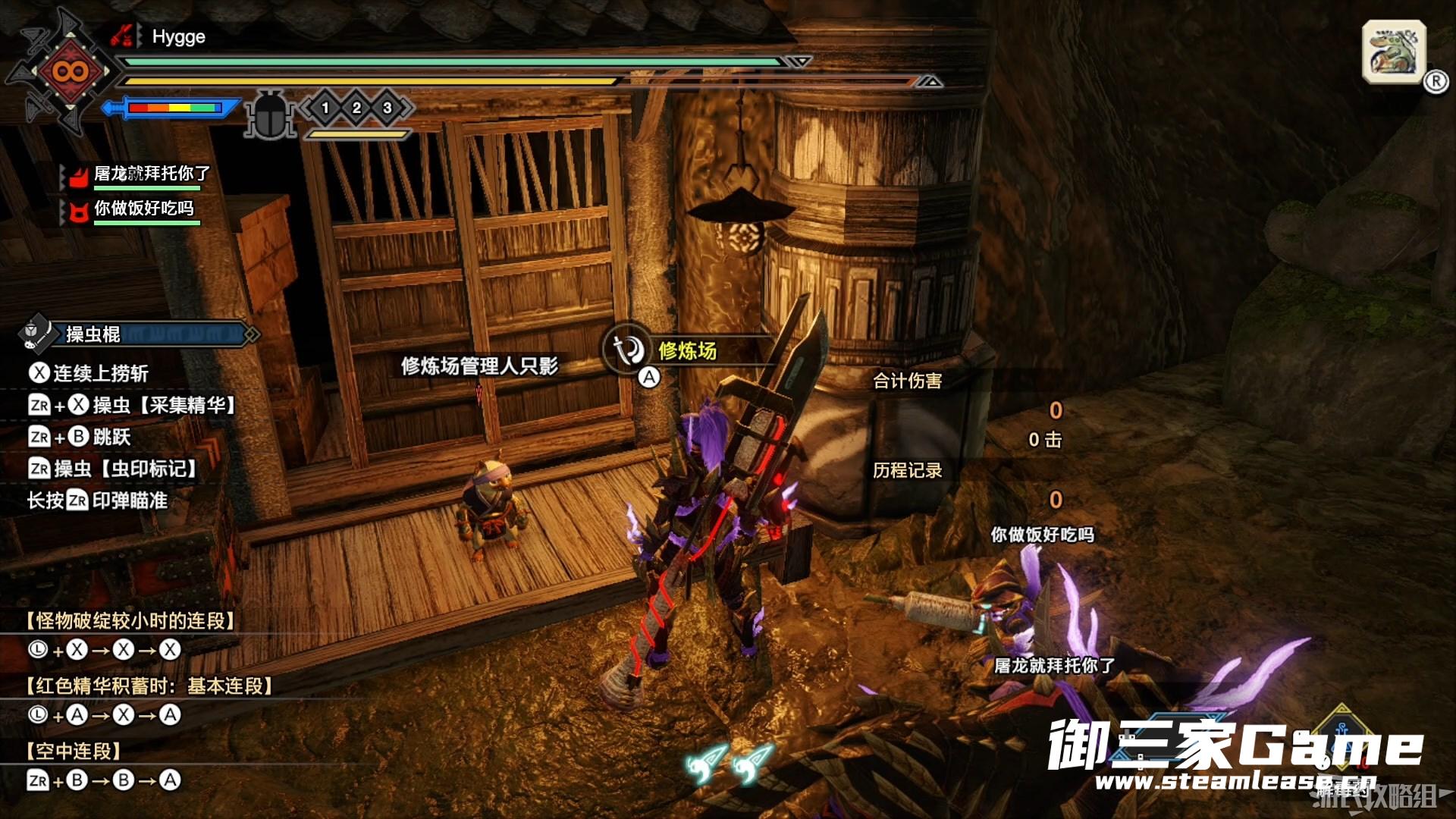Select the monster target icon
Viewport: 1456px width, 819px height.
tap(1394, 52)
